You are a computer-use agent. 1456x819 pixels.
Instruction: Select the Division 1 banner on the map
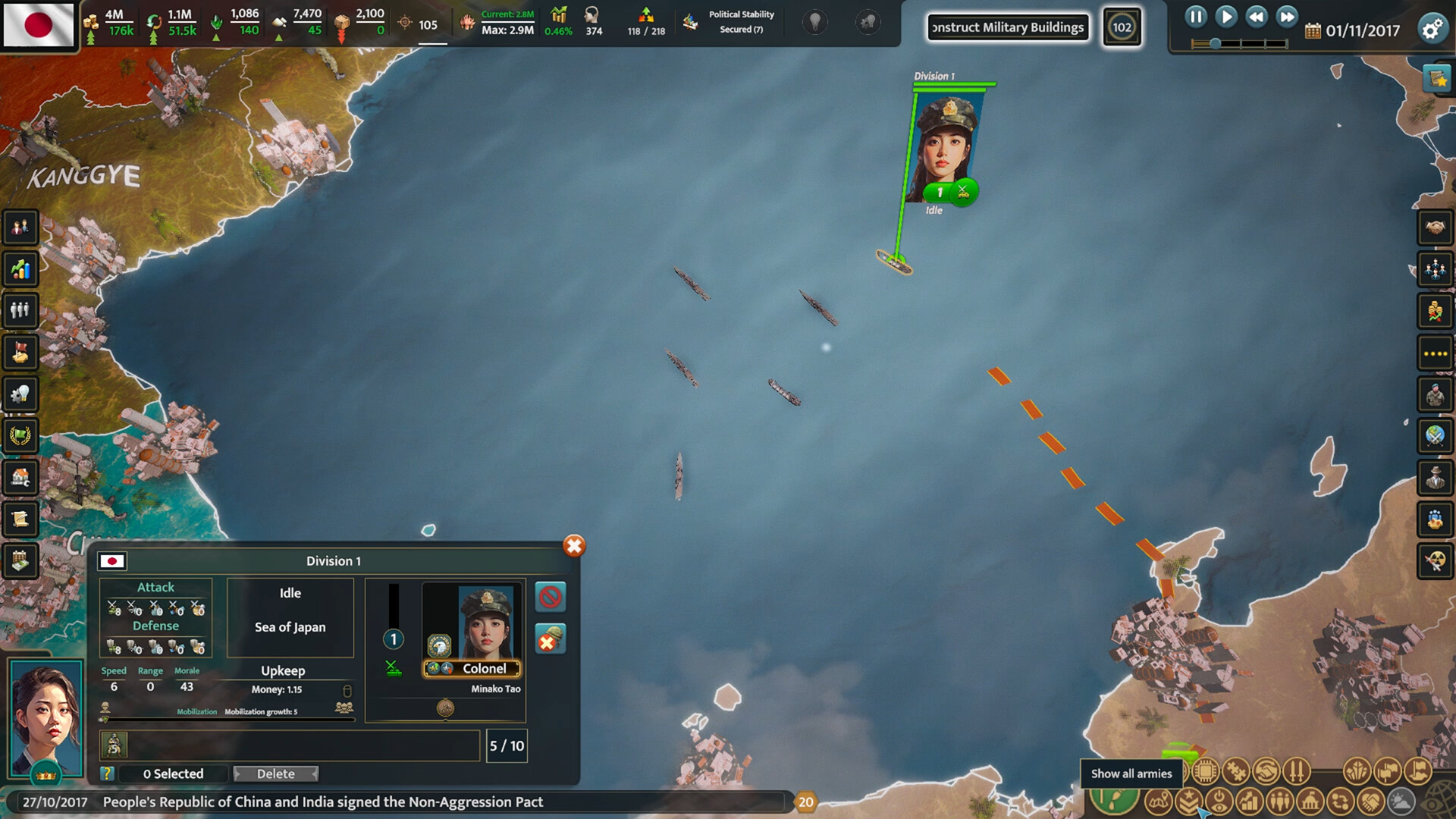coord(944,144)
